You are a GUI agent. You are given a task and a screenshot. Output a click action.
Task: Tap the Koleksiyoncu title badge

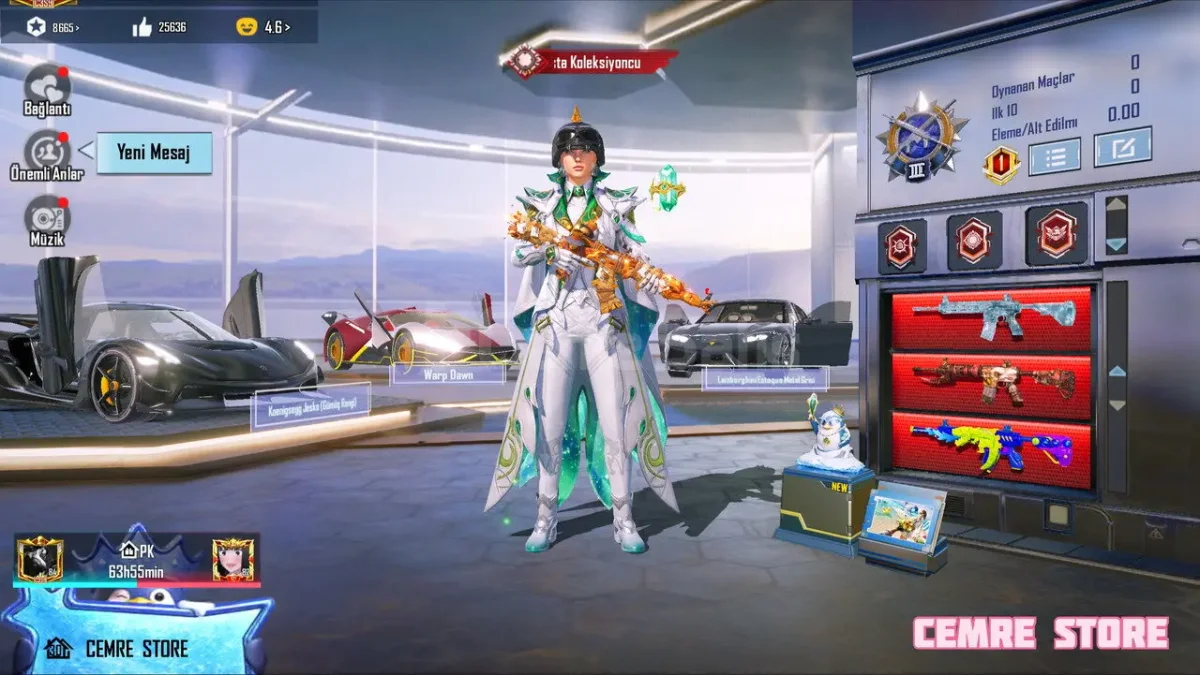coord(590,62)
